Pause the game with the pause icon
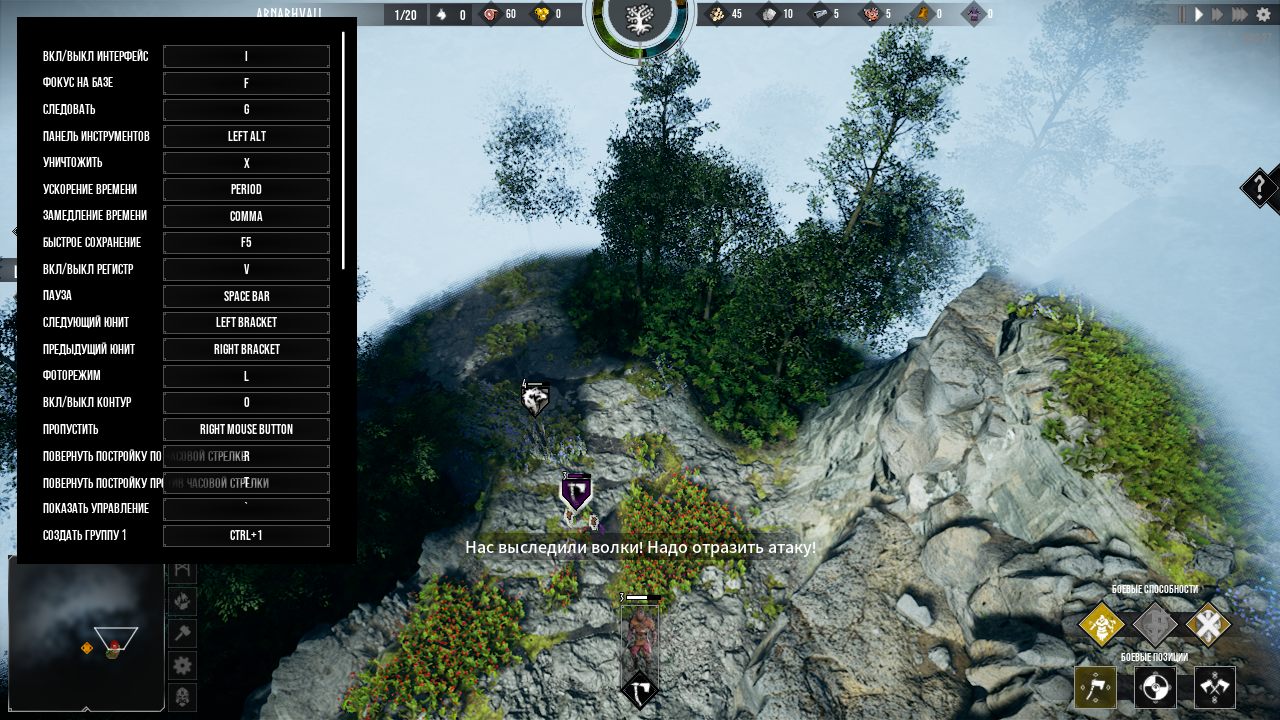1280x720 pixels. click(x=1182, y=15)
